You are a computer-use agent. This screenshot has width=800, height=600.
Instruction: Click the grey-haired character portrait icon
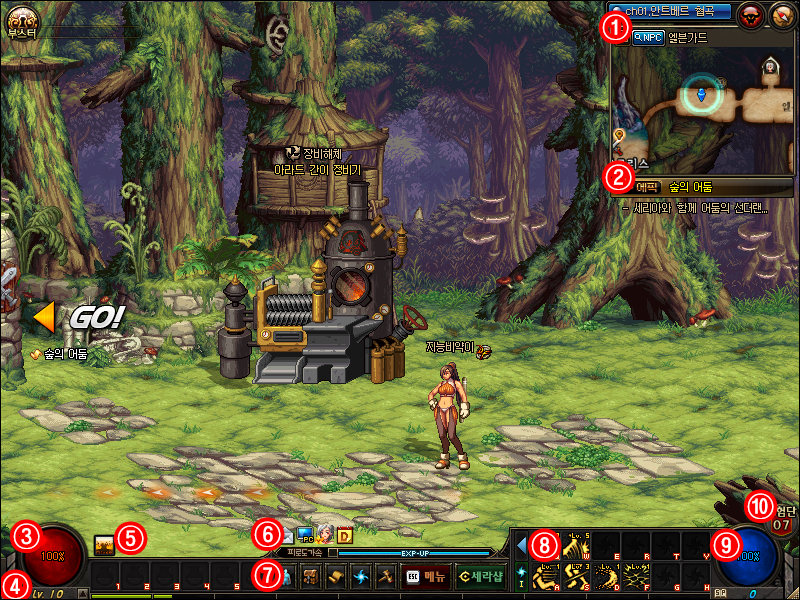324,535
